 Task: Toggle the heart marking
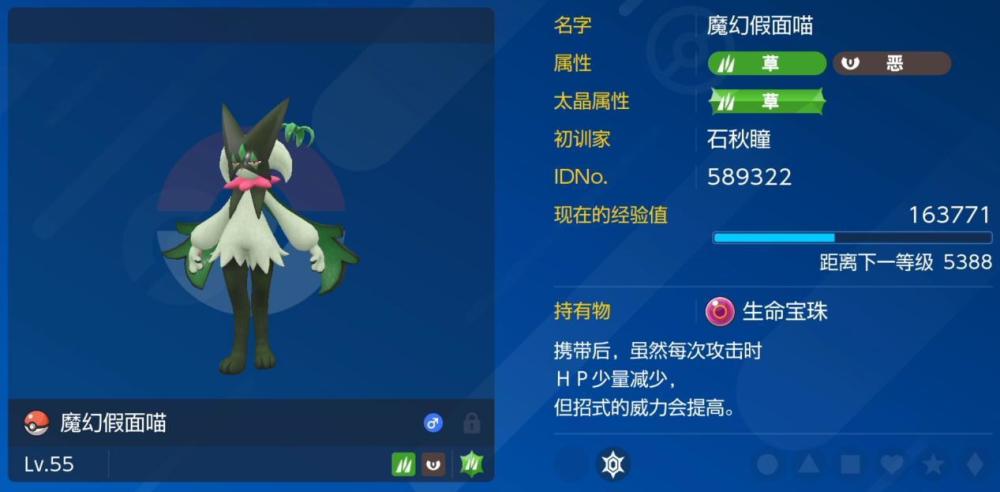(891, 465)
